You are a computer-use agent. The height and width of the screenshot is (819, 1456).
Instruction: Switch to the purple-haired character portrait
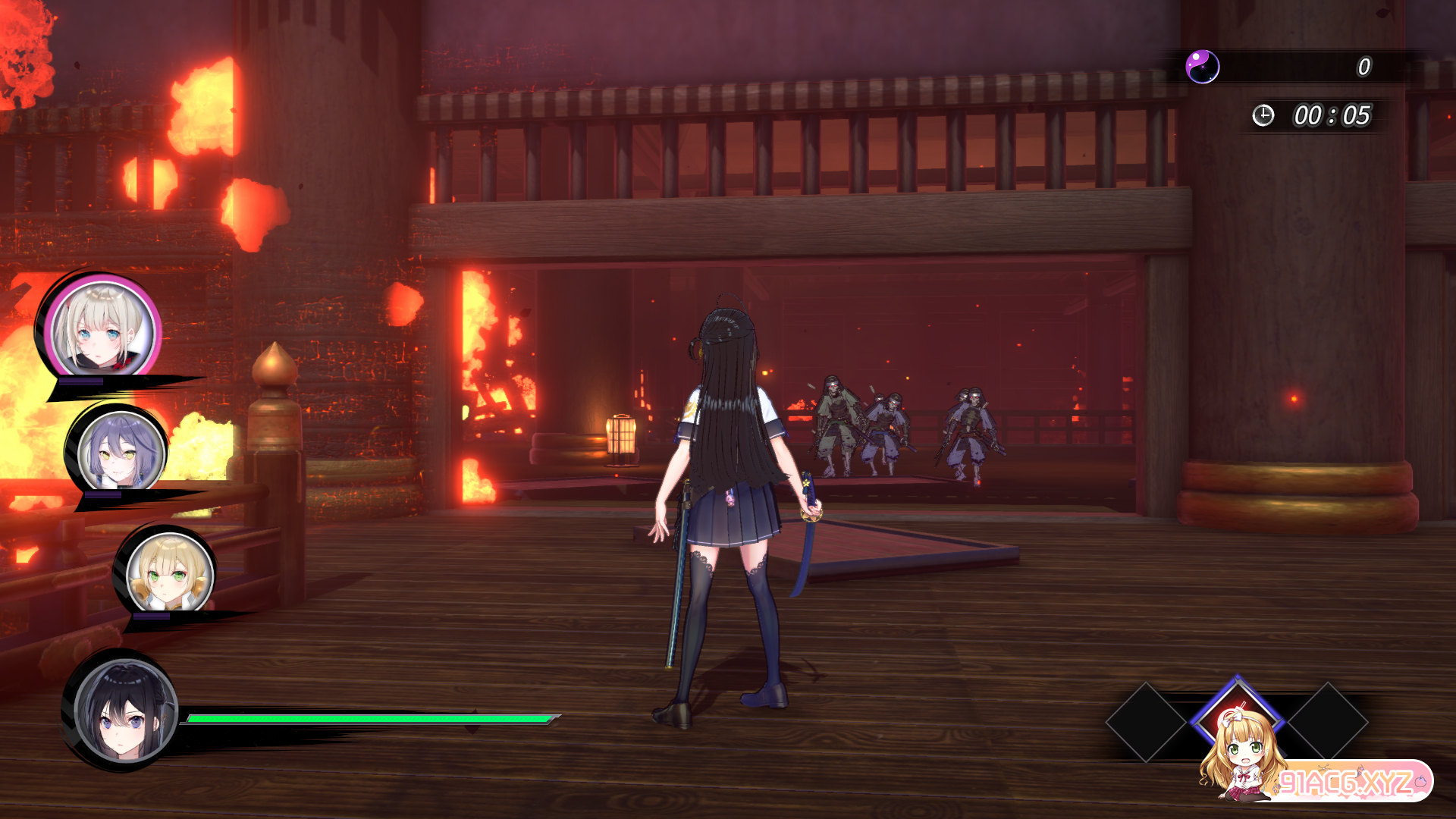pos(121,452)
